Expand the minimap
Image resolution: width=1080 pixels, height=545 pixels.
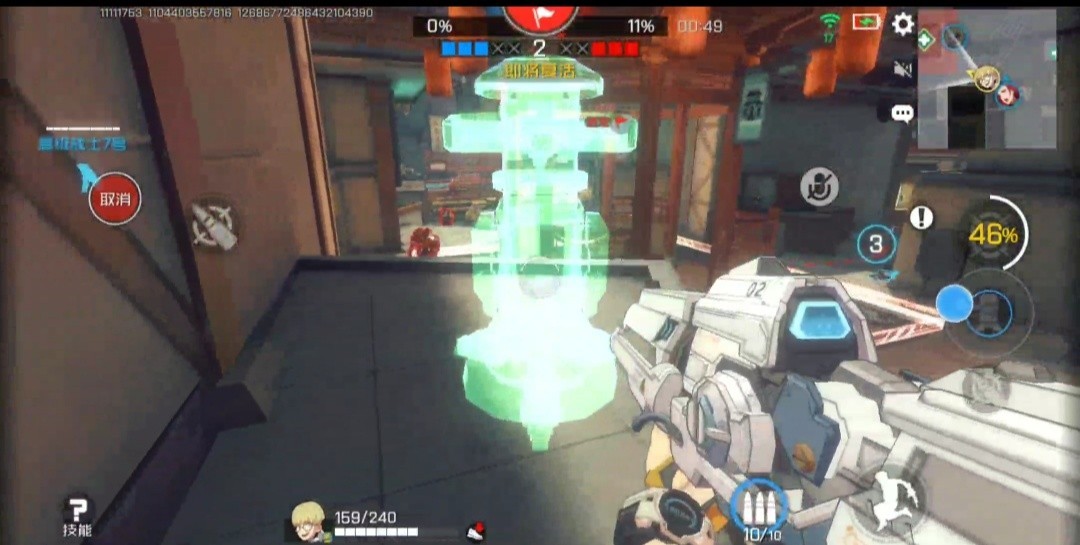(988, 78)
